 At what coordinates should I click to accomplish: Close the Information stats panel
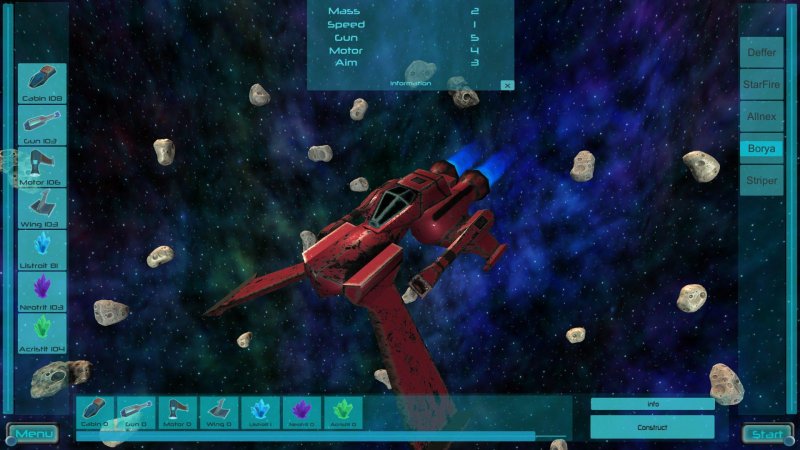tap(507, 85)
